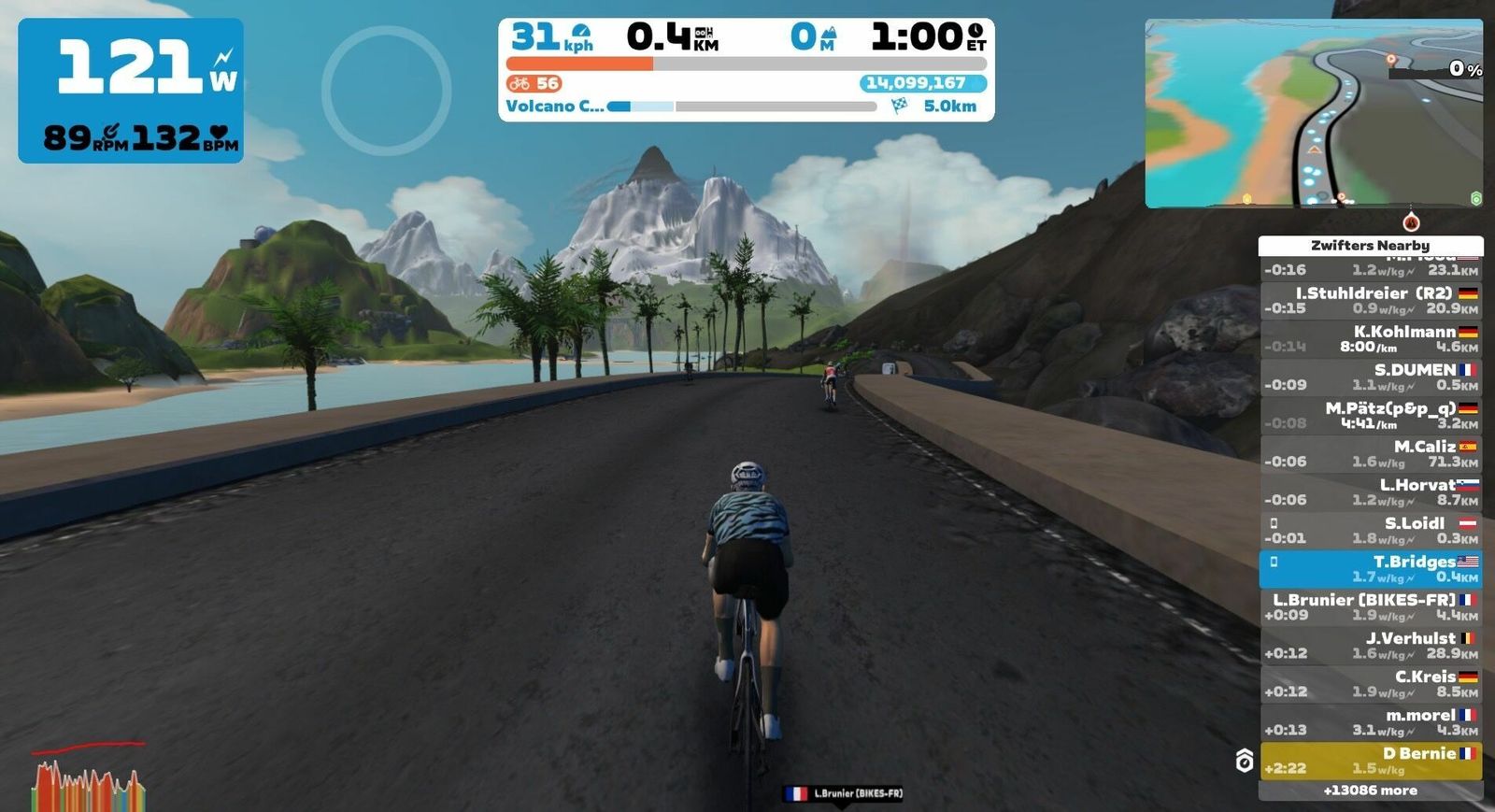
Task: Select S.DUMEN in the rider list
Action: [1370, 378]
